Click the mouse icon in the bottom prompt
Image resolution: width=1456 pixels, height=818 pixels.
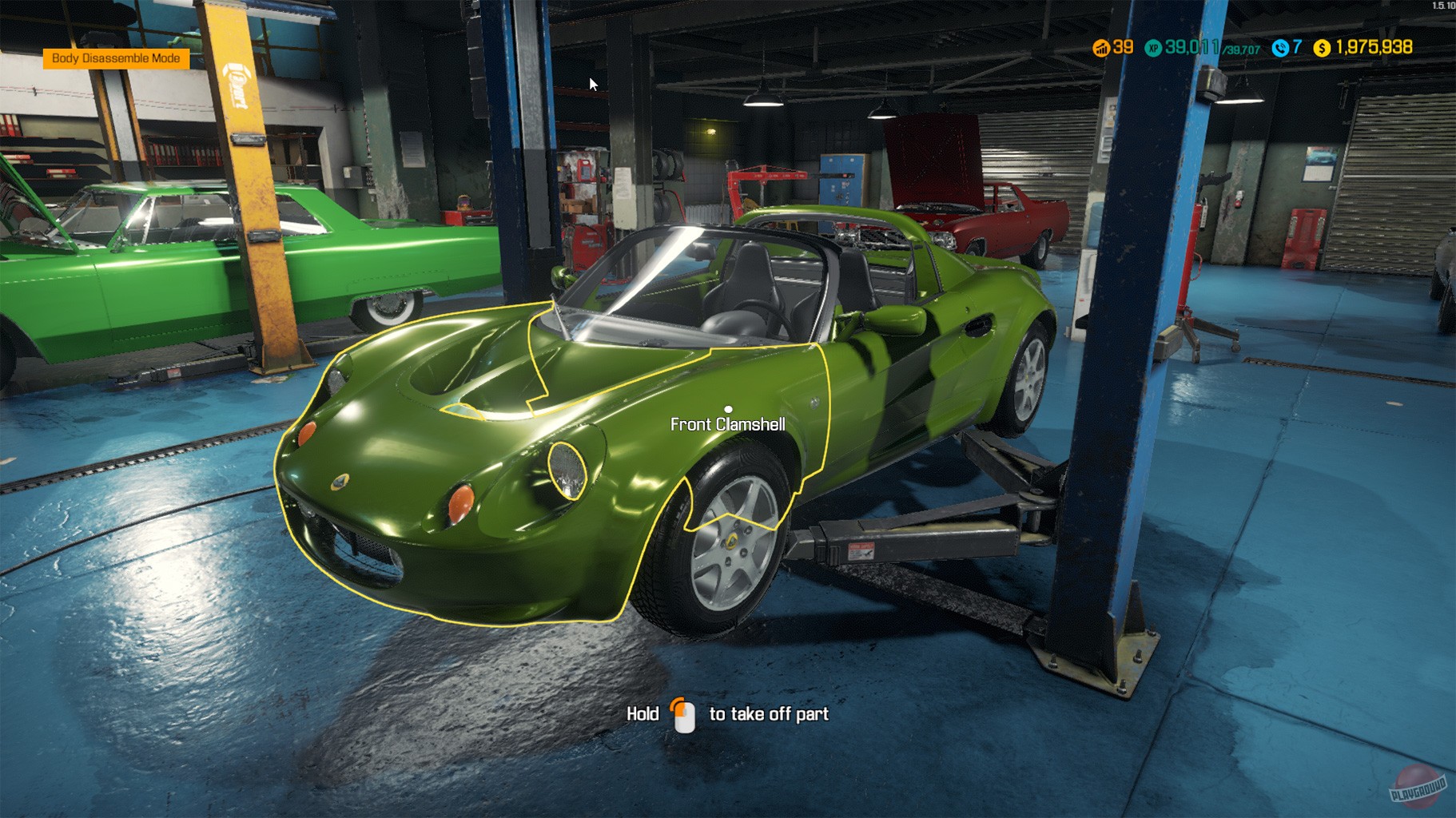coord(682,713)
